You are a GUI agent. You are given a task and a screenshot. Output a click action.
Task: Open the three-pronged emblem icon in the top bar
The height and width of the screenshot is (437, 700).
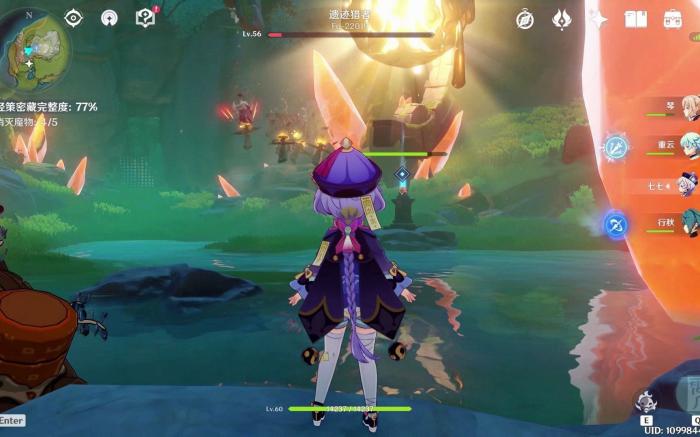point(562,19)
